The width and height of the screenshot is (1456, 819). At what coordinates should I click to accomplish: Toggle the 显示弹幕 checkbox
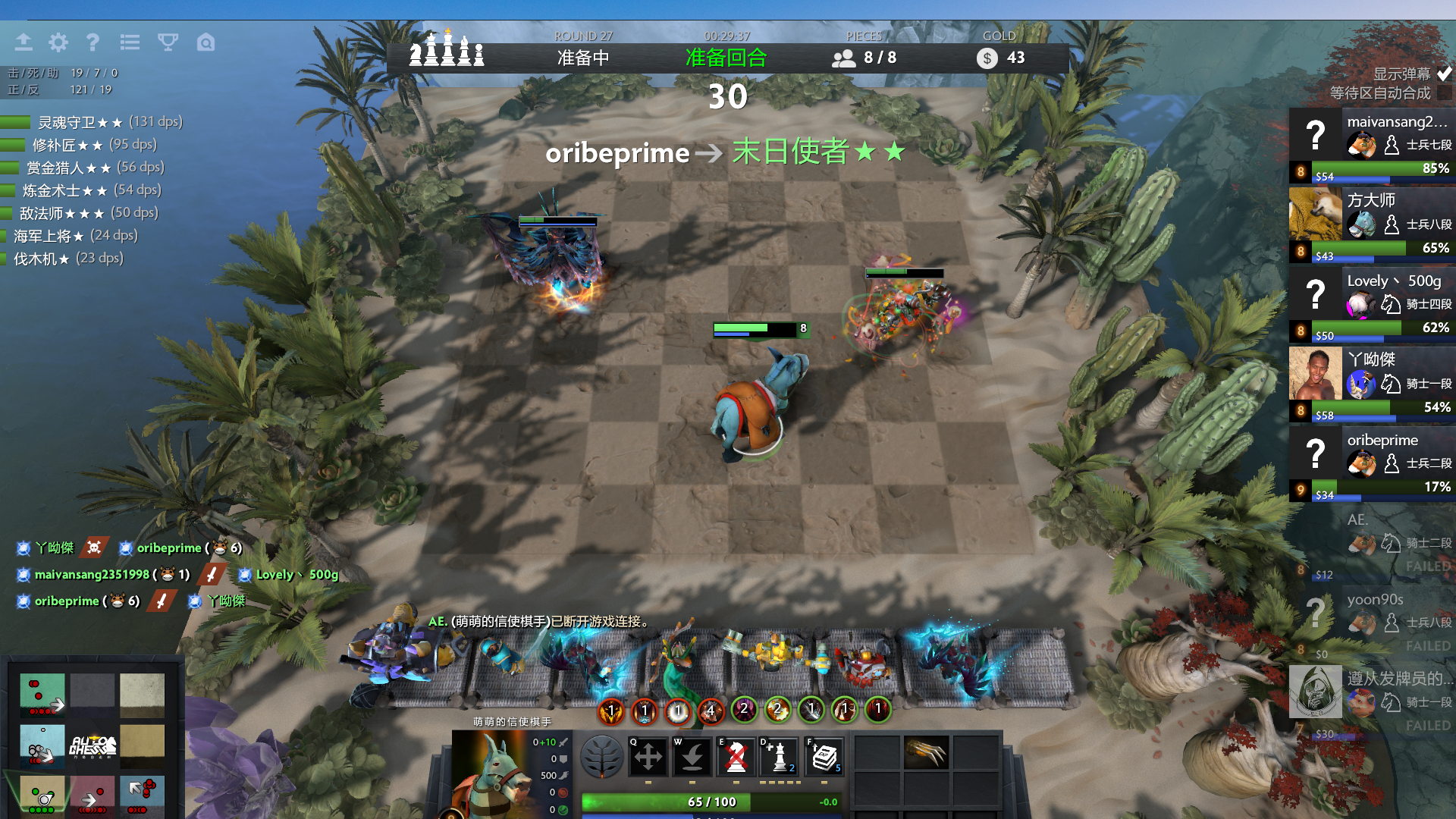coord(1444,74)
